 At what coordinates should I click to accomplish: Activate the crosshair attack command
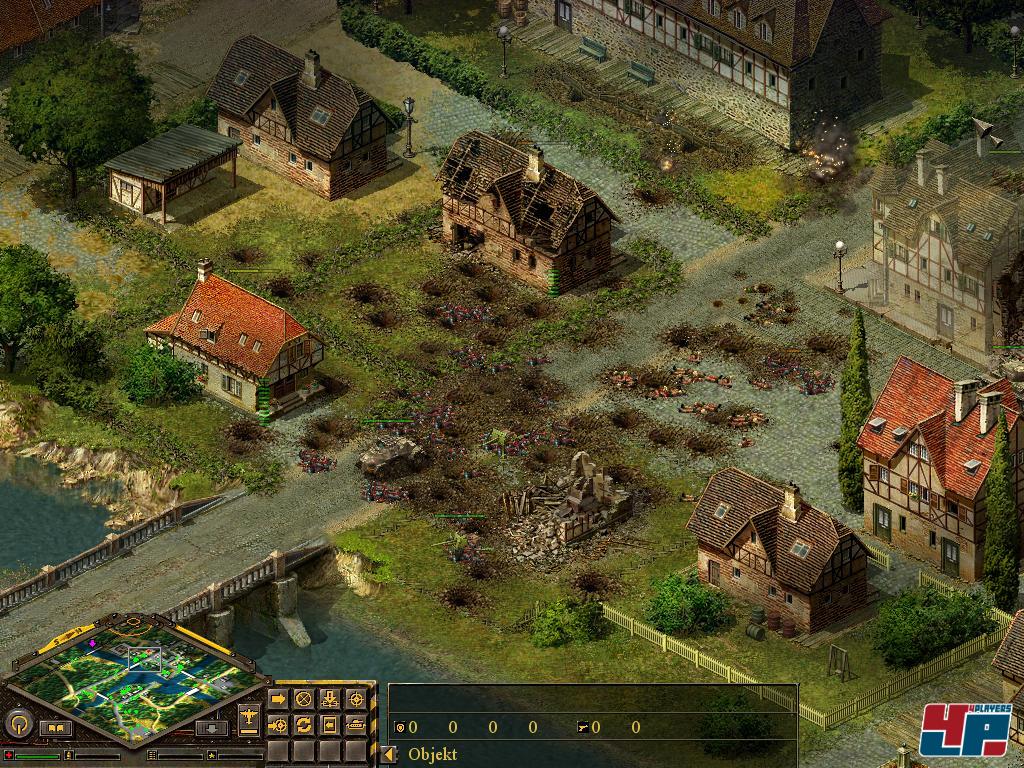(356, 698)
